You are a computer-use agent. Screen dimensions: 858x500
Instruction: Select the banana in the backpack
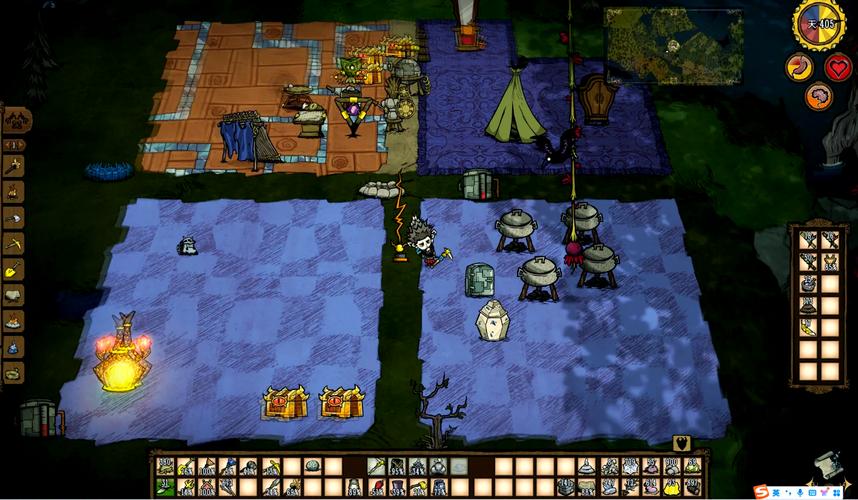coord(807,327)
